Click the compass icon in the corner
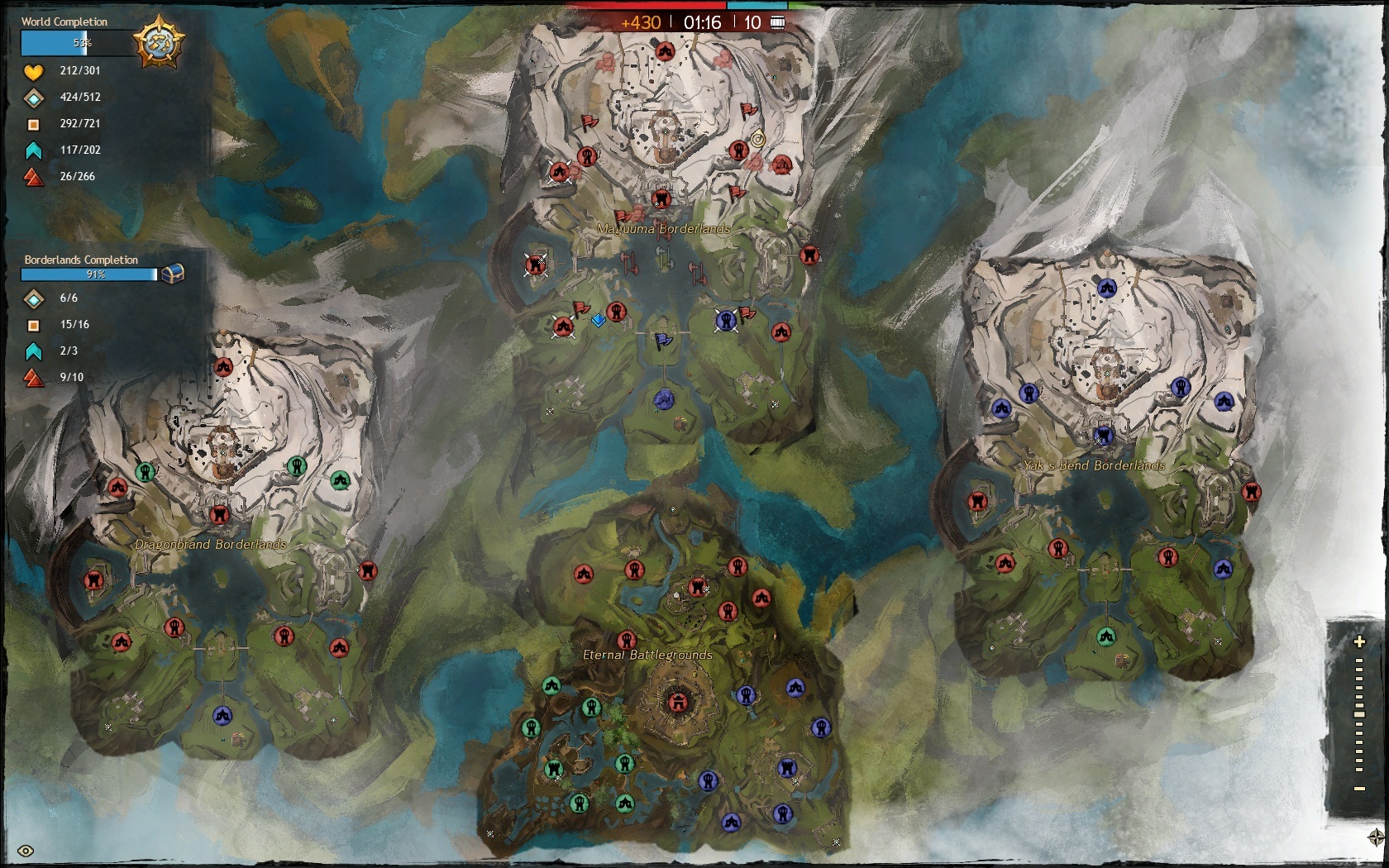Viewport: 1389px width, 868px height. click(x=1377, y=837)
